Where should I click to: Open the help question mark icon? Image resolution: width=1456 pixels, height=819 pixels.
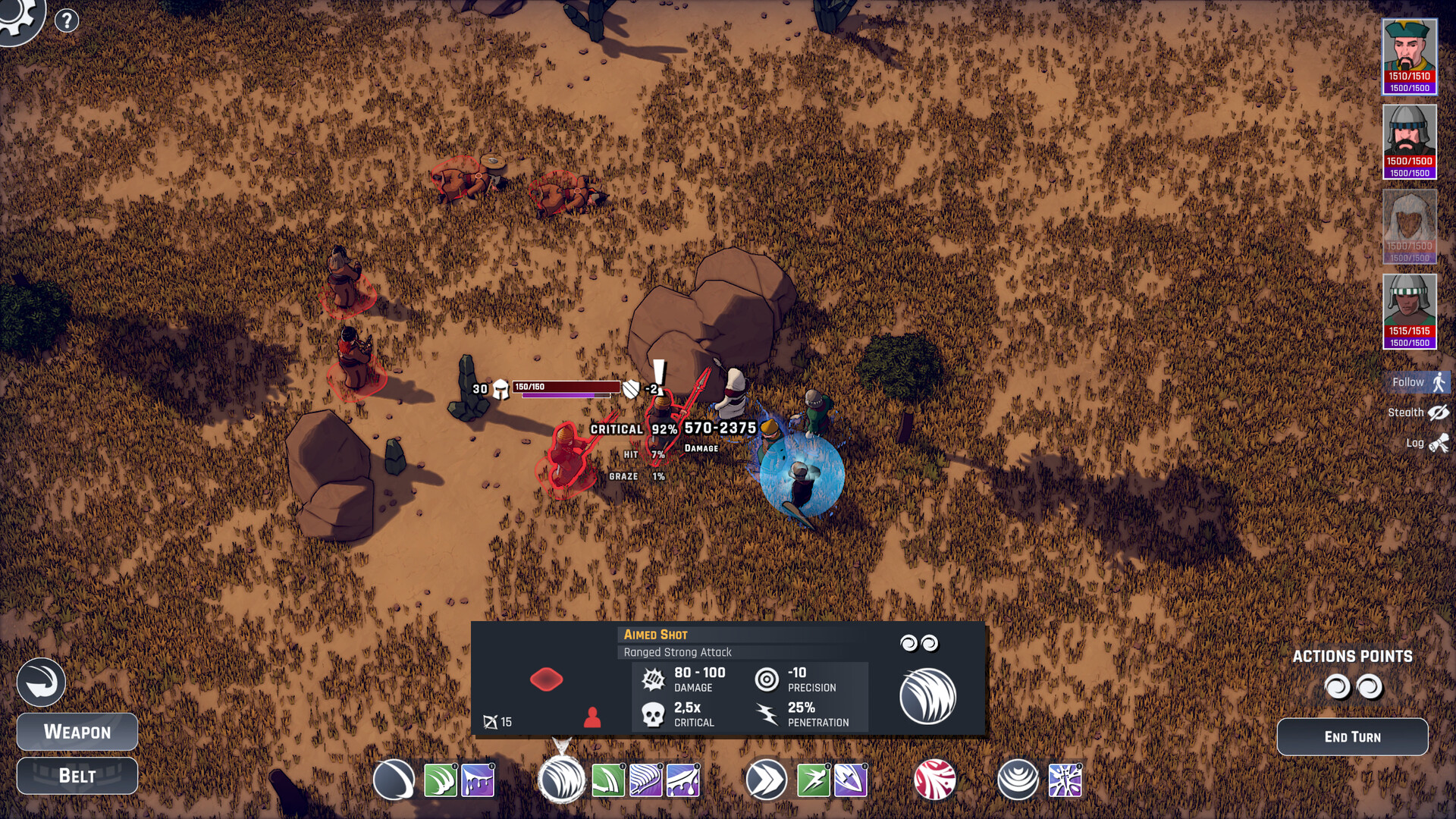coord(67,20)
